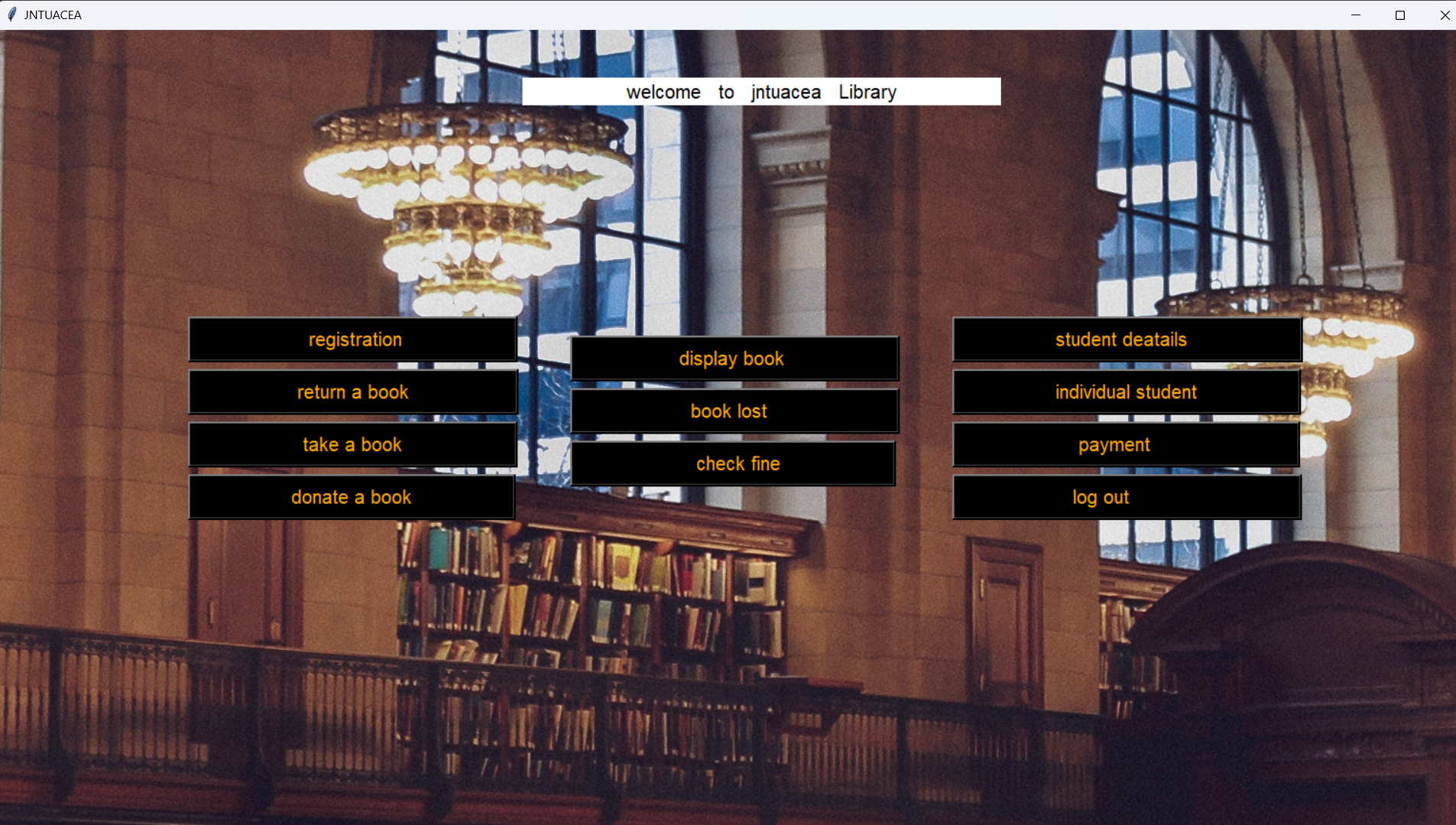Click the welcome to jntuacea Library banner
Screen dimensions: 1456x825
[x=761, y=92]
